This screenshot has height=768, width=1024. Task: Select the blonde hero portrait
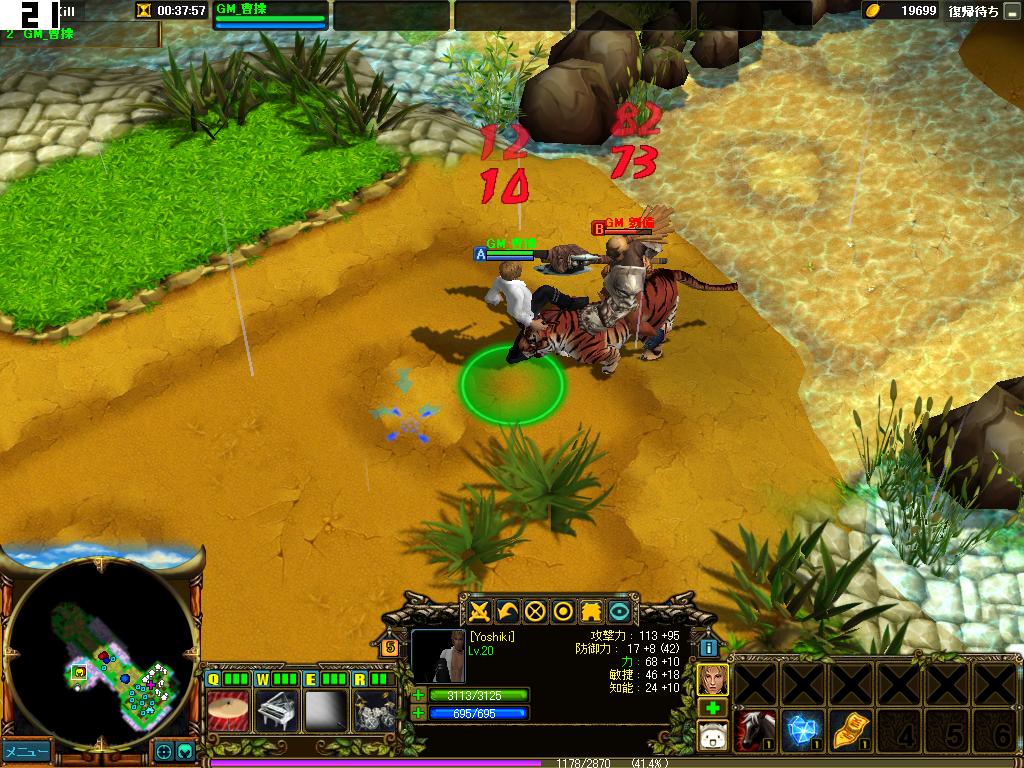(x=712, y=680)
